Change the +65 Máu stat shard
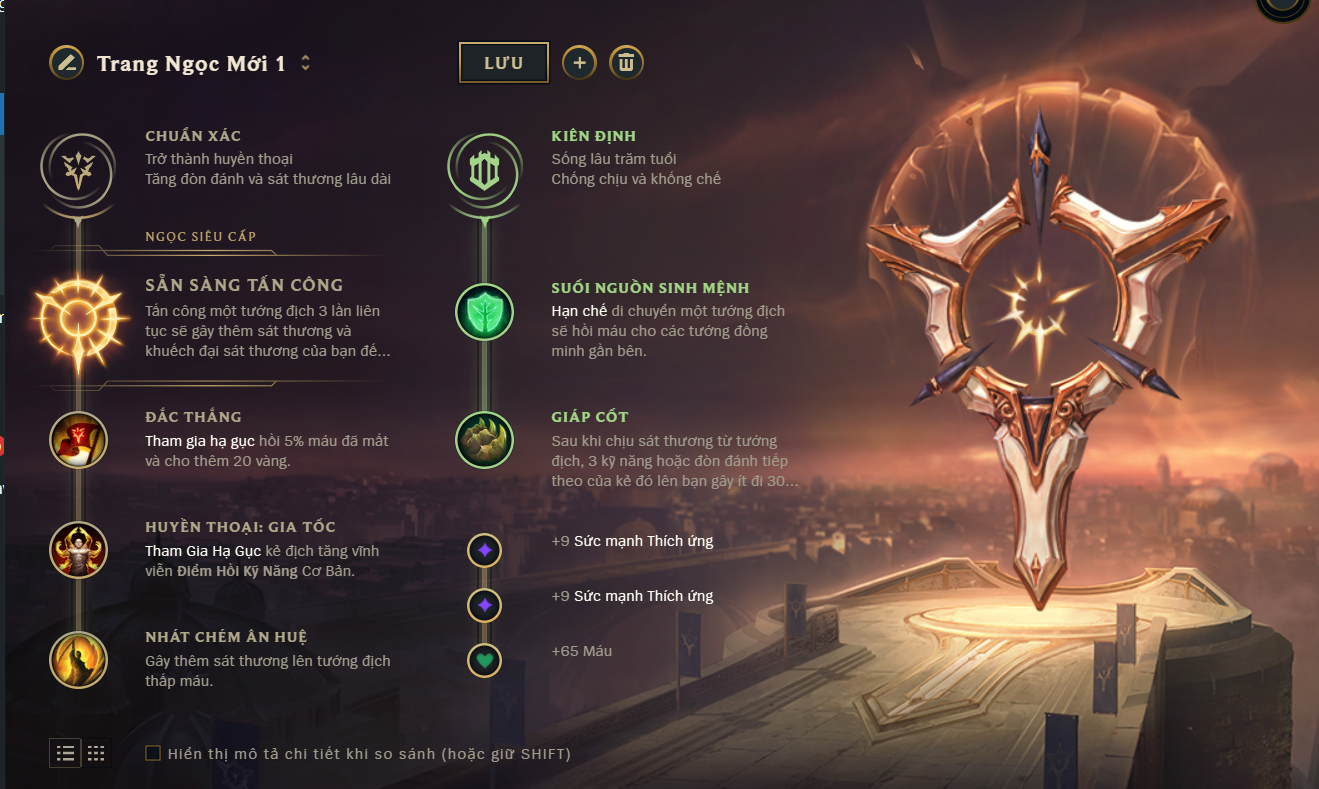 (x=484, y=660)
